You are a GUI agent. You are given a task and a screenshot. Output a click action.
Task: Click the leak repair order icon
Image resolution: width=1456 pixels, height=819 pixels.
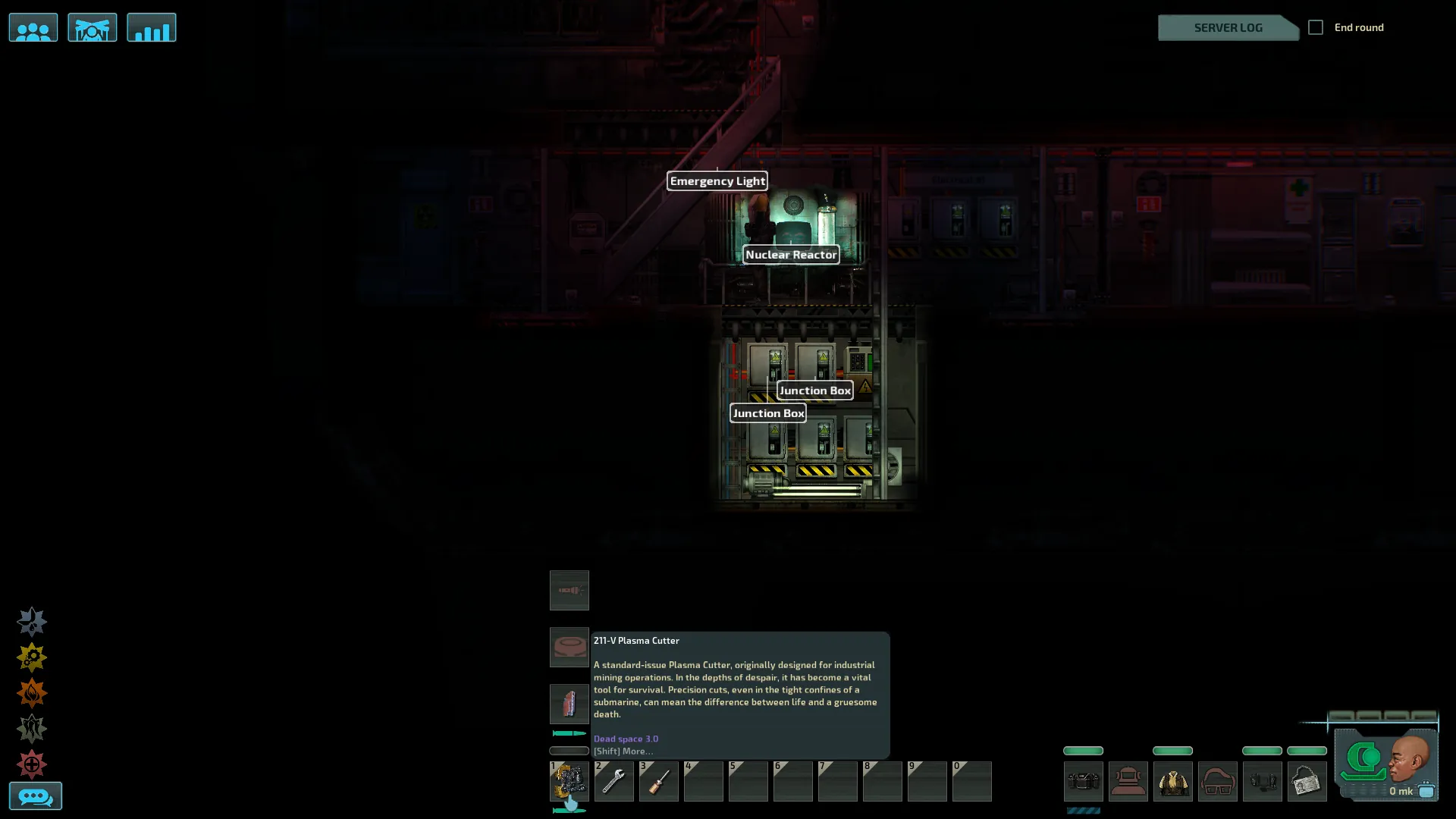pyautogui.click(x=32, y=622)
